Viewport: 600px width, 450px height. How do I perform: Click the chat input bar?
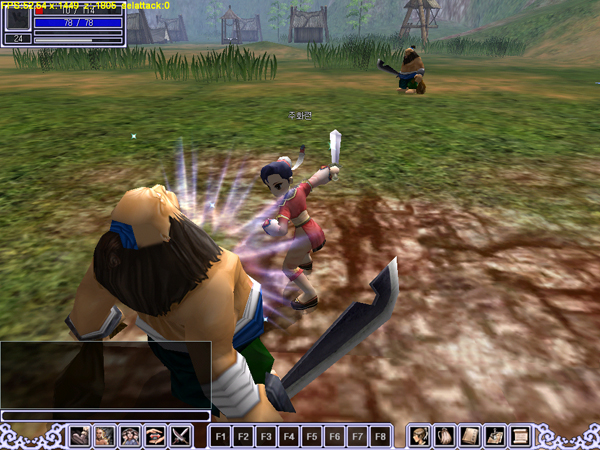tap(105, 415)
